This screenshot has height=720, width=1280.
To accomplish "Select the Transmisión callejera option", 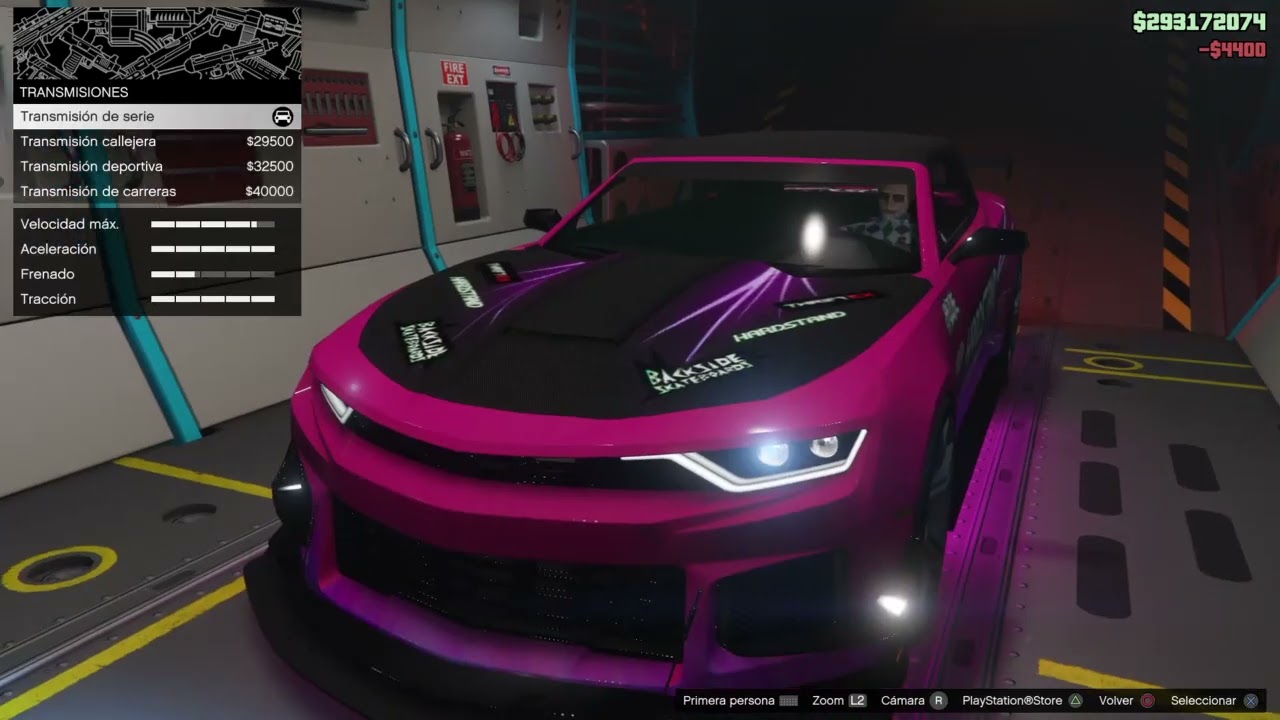I will click(120, 141).
